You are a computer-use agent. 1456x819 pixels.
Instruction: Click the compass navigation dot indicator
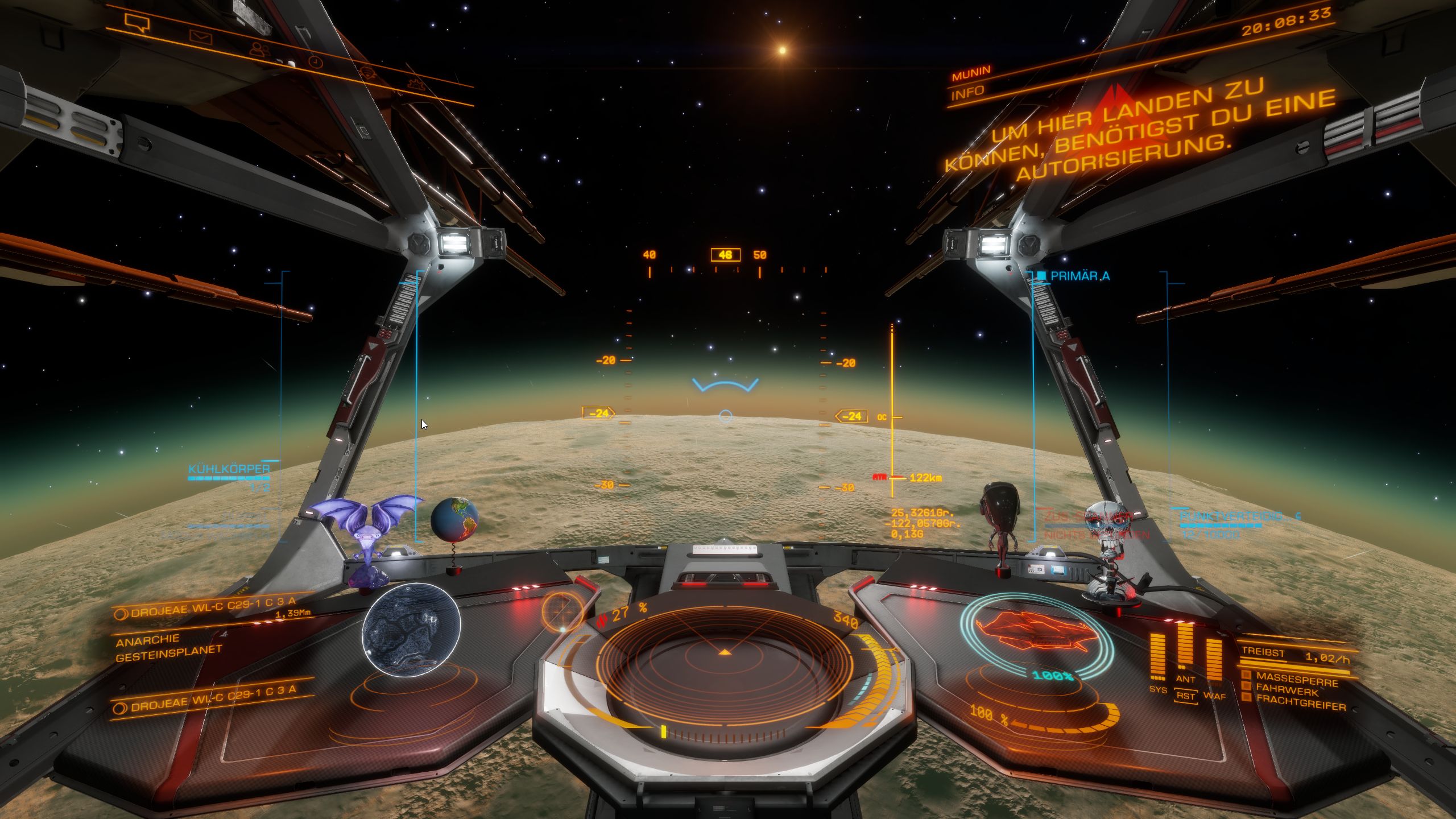(x=562, y=612)
